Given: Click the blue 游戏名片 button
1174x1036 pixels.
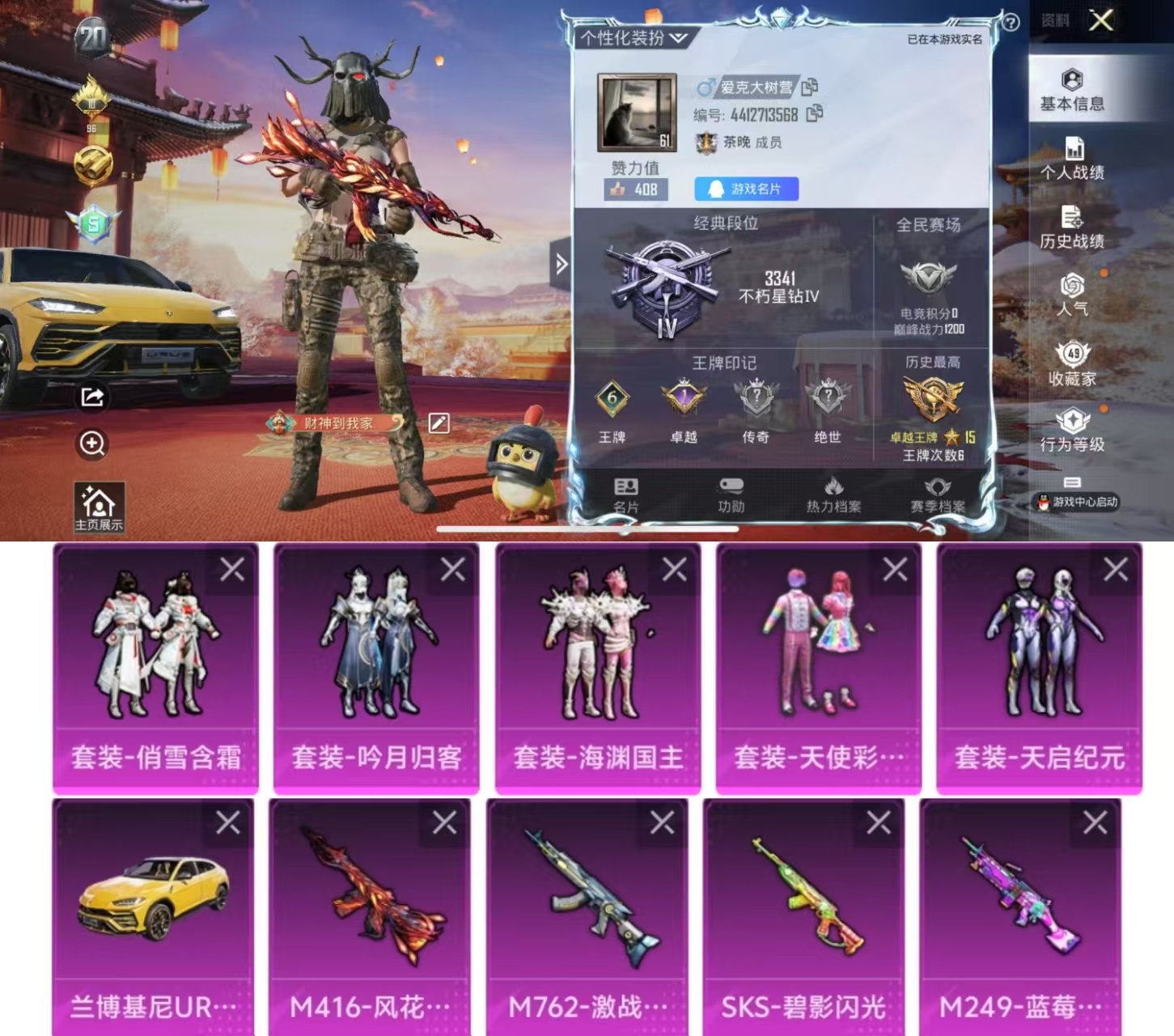Looking at the screenshot, I should tap(746, 189).
